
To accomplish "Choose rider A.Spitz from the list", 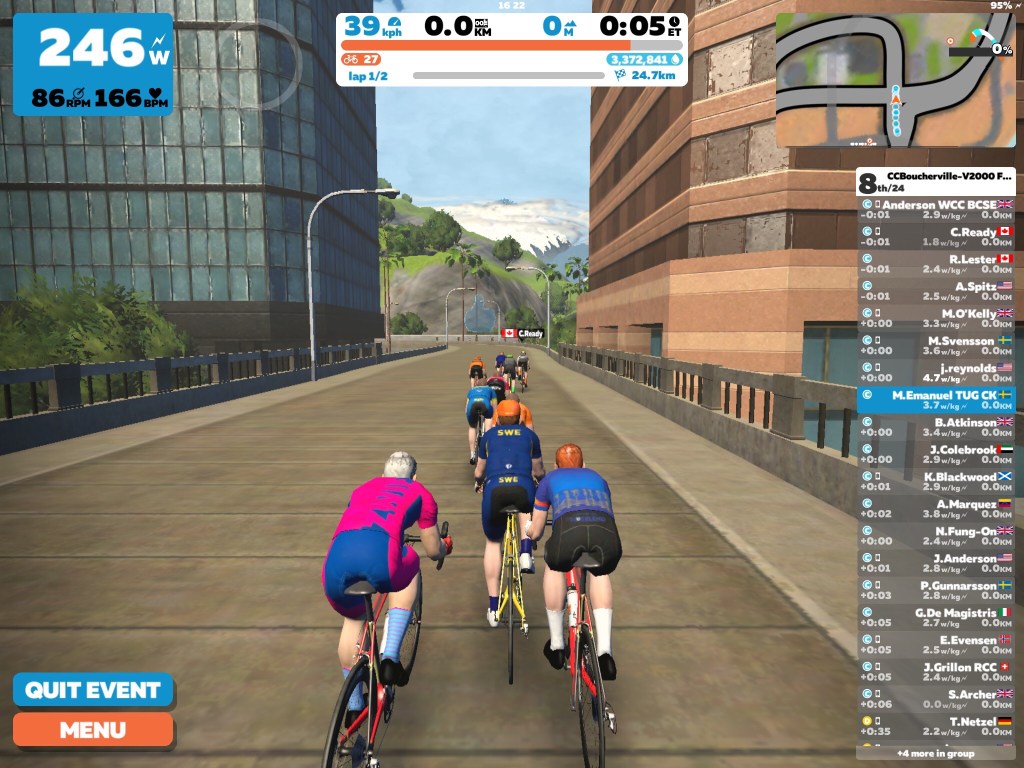I will tap(936, 291).
